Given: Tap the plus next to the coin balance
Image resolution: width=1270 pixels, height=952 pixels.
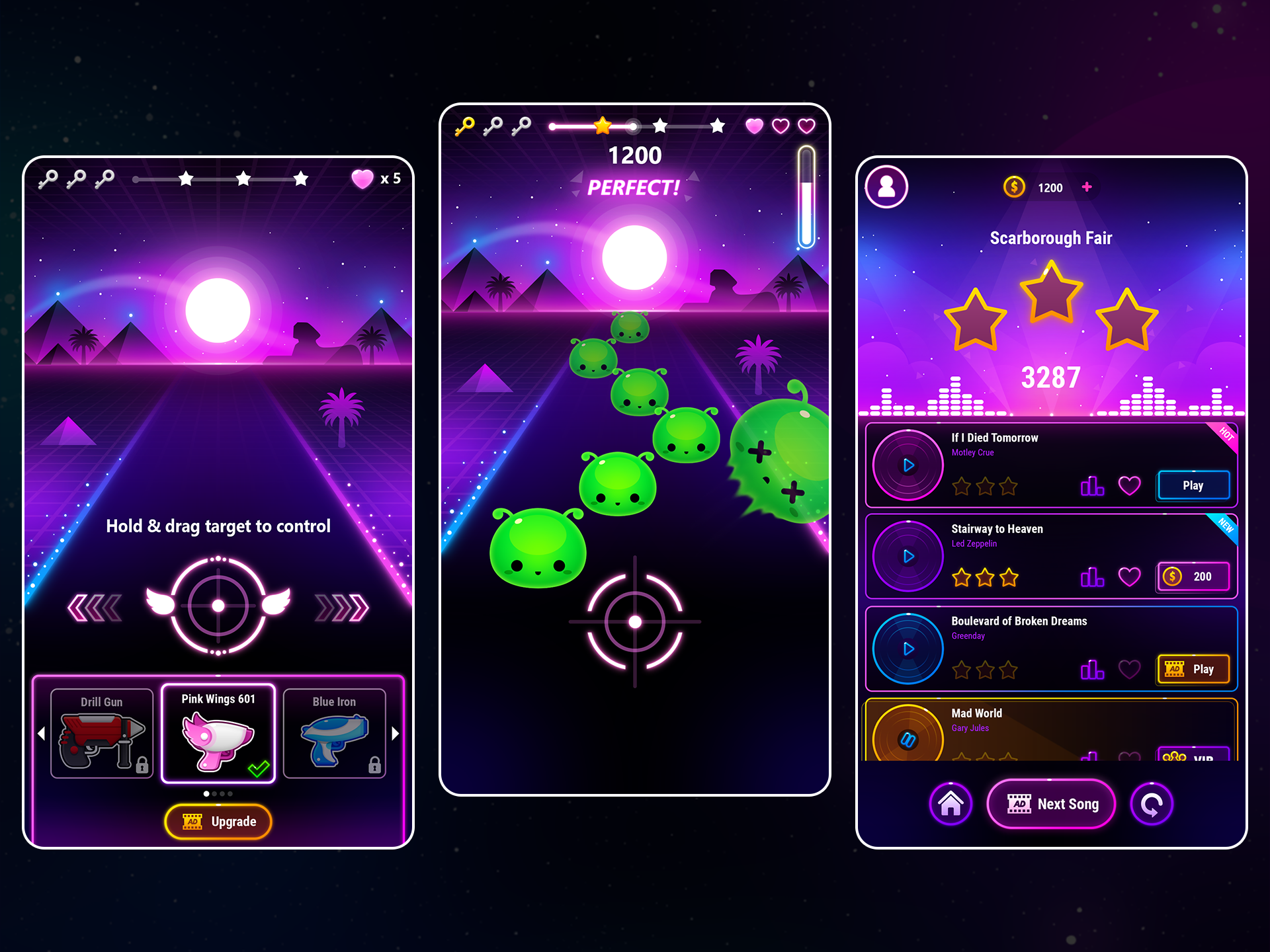Looking at the screenshot, I should pos(1087,187).
